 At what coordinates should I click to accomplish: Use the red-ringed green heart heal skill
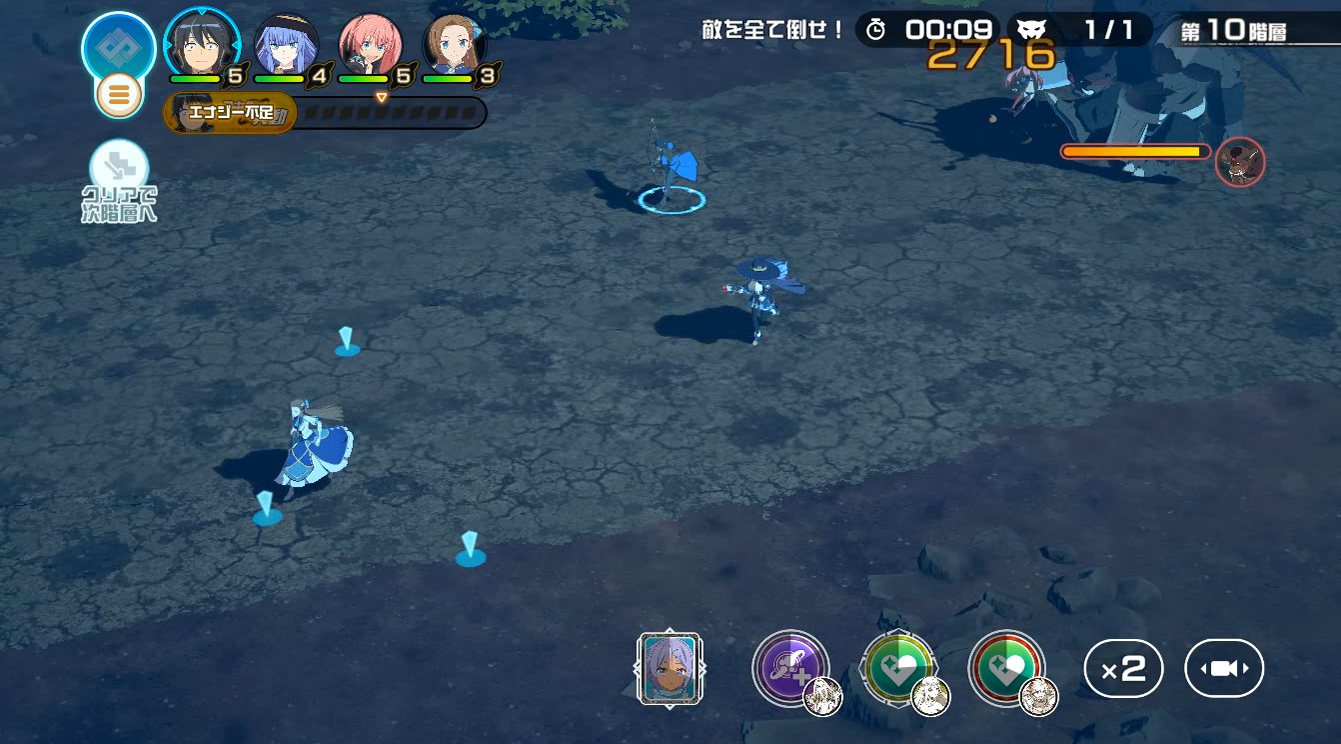point(1005,667)
